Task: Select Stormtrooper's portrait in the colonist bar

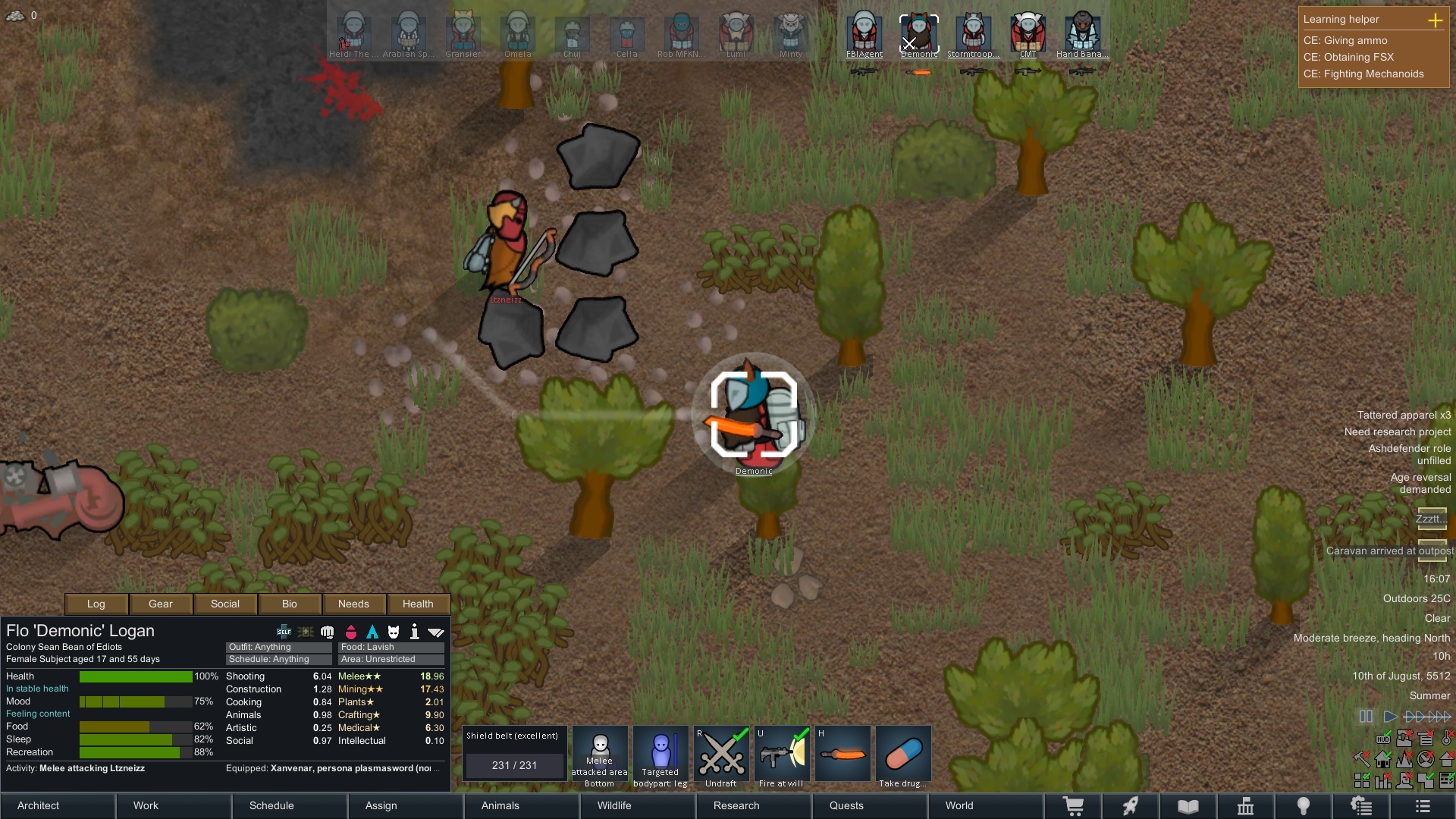Action: click(973, 33)
